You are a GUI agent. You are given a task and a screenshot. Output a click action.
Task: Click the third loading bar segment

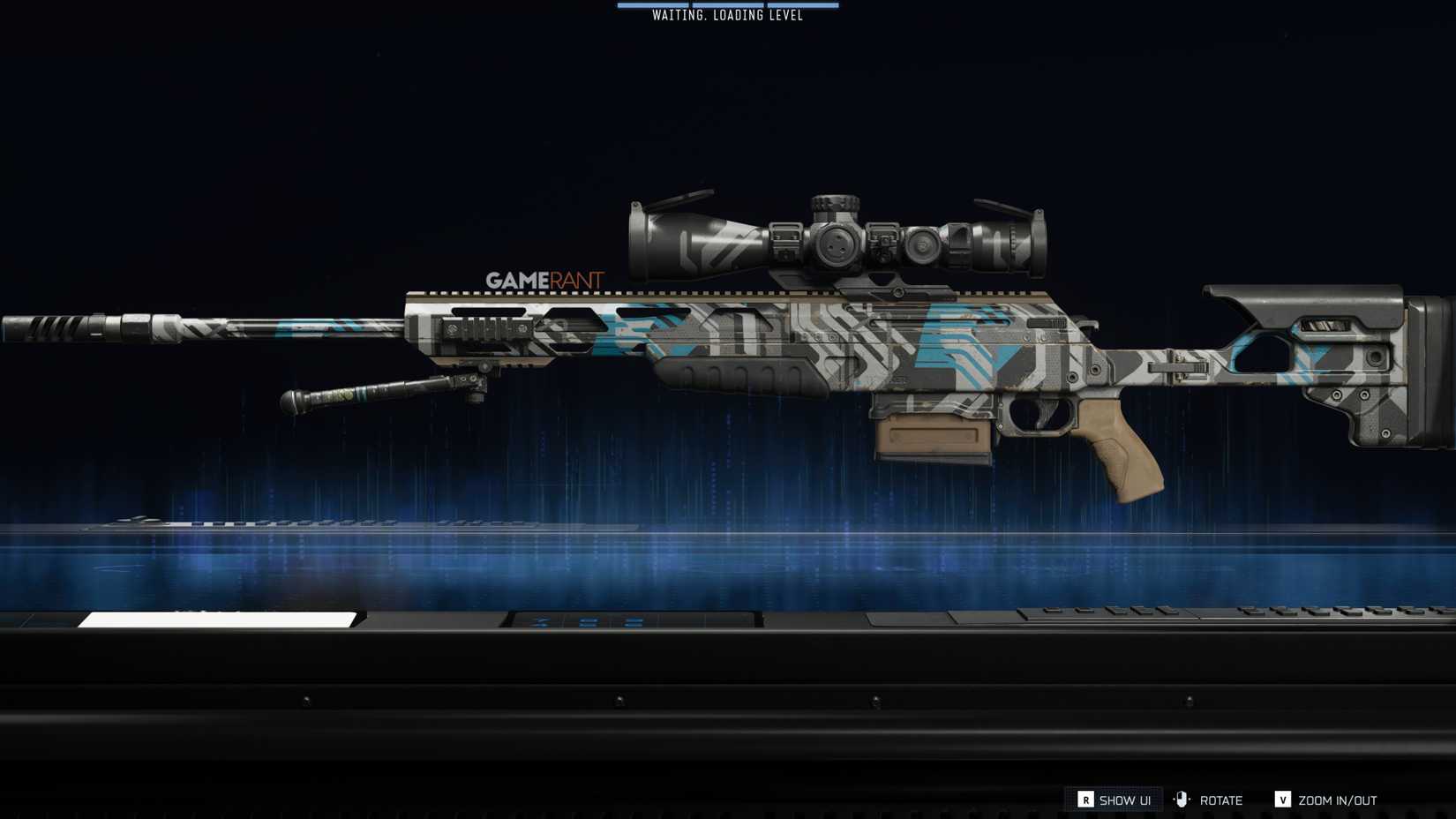coord(803,5)
